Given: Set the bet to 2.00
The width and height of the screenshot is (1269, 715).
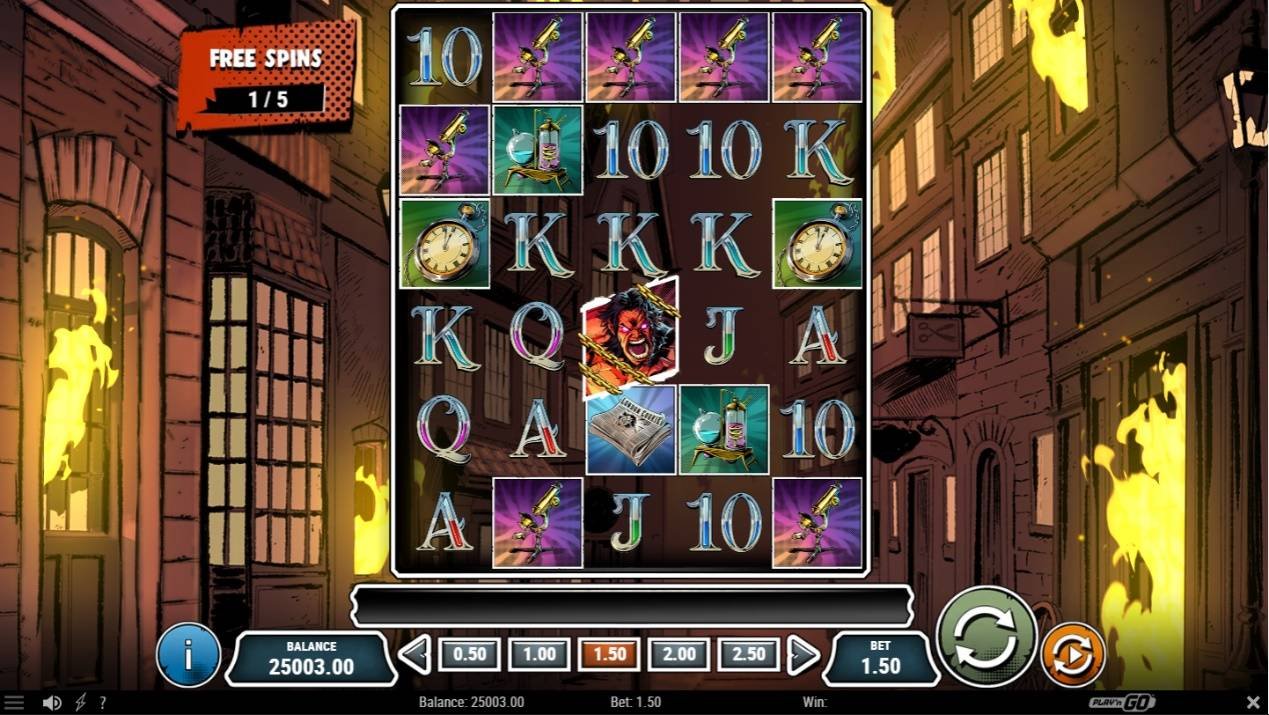Looking at the screenshot, I should pos(679,655).
